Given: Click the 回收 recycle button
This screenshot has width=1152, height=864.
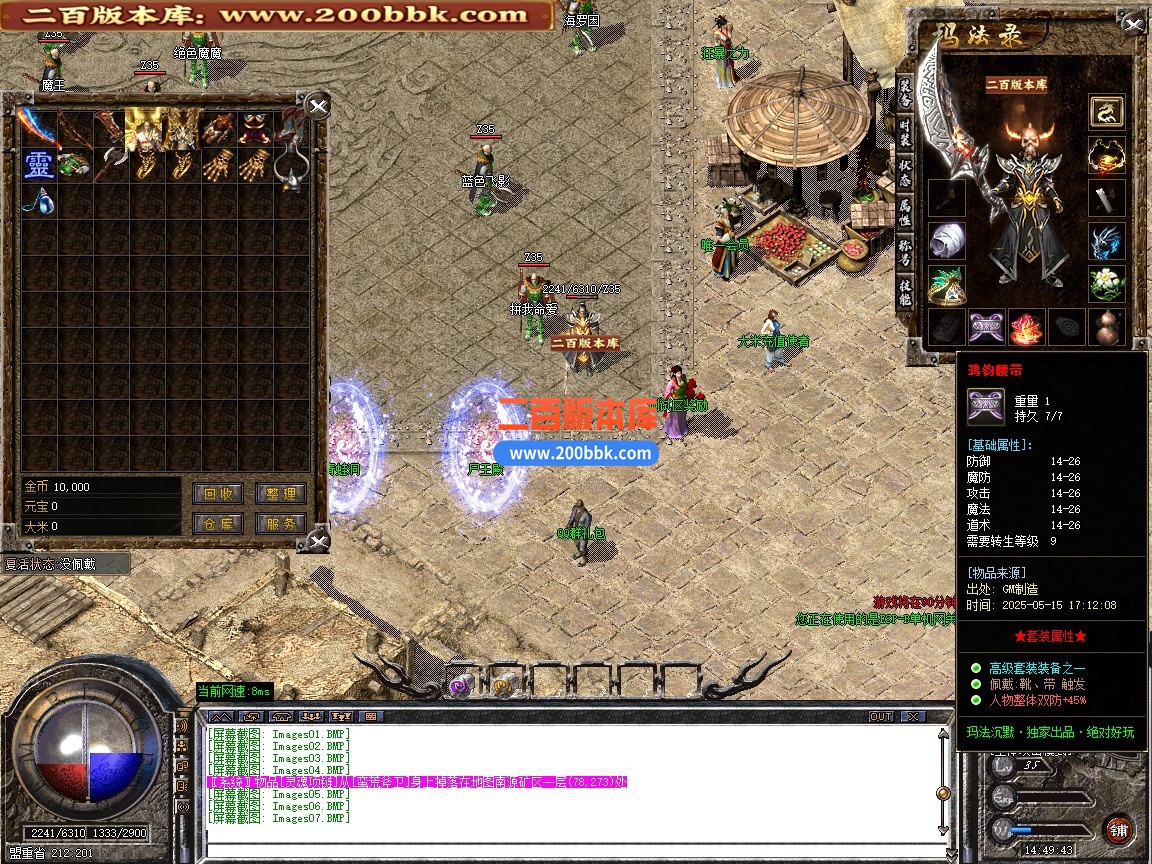Looking at the screenshot, I should [x=218, y=493].
